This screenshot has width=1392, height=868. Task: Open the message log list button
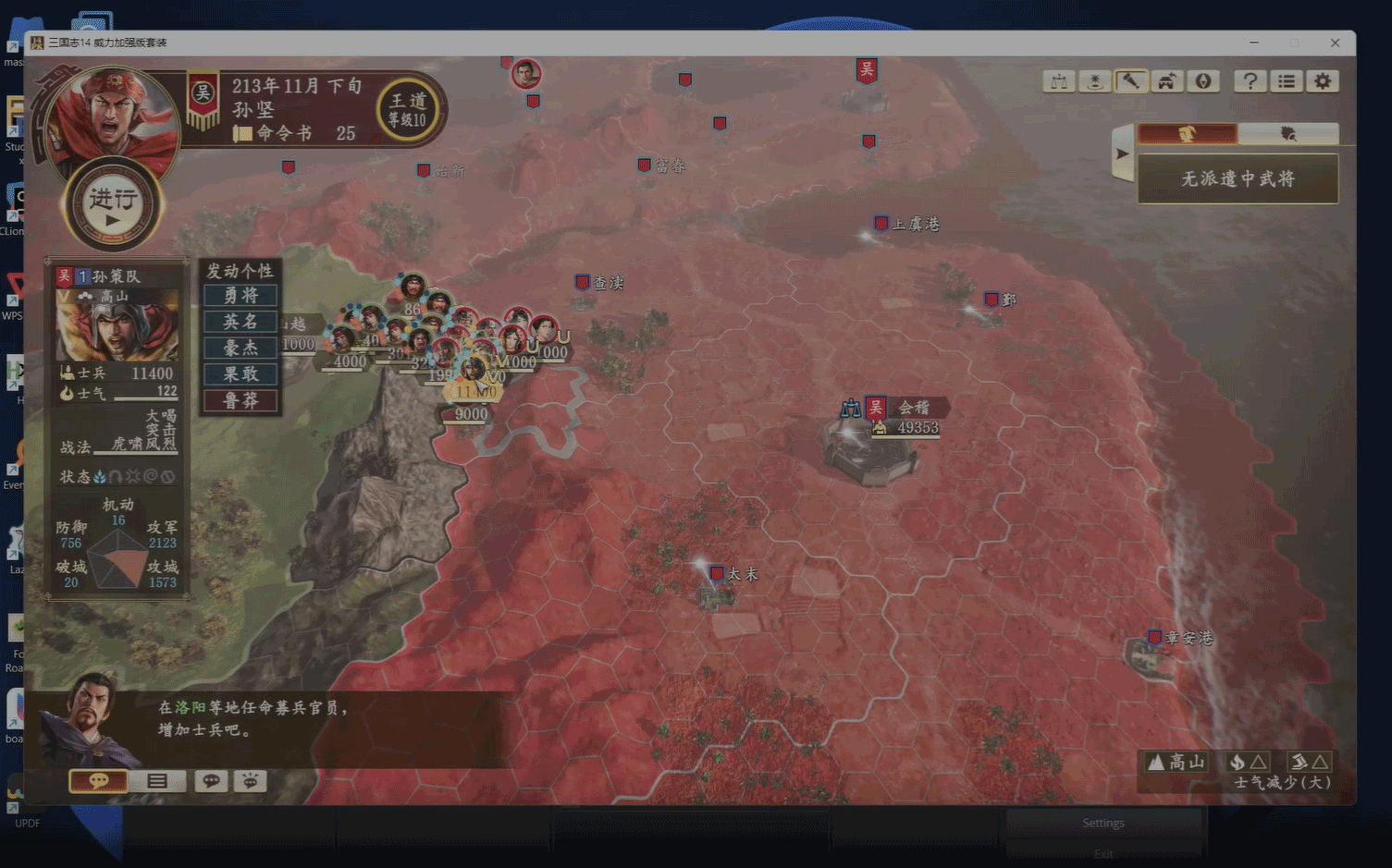coord(157,781)
